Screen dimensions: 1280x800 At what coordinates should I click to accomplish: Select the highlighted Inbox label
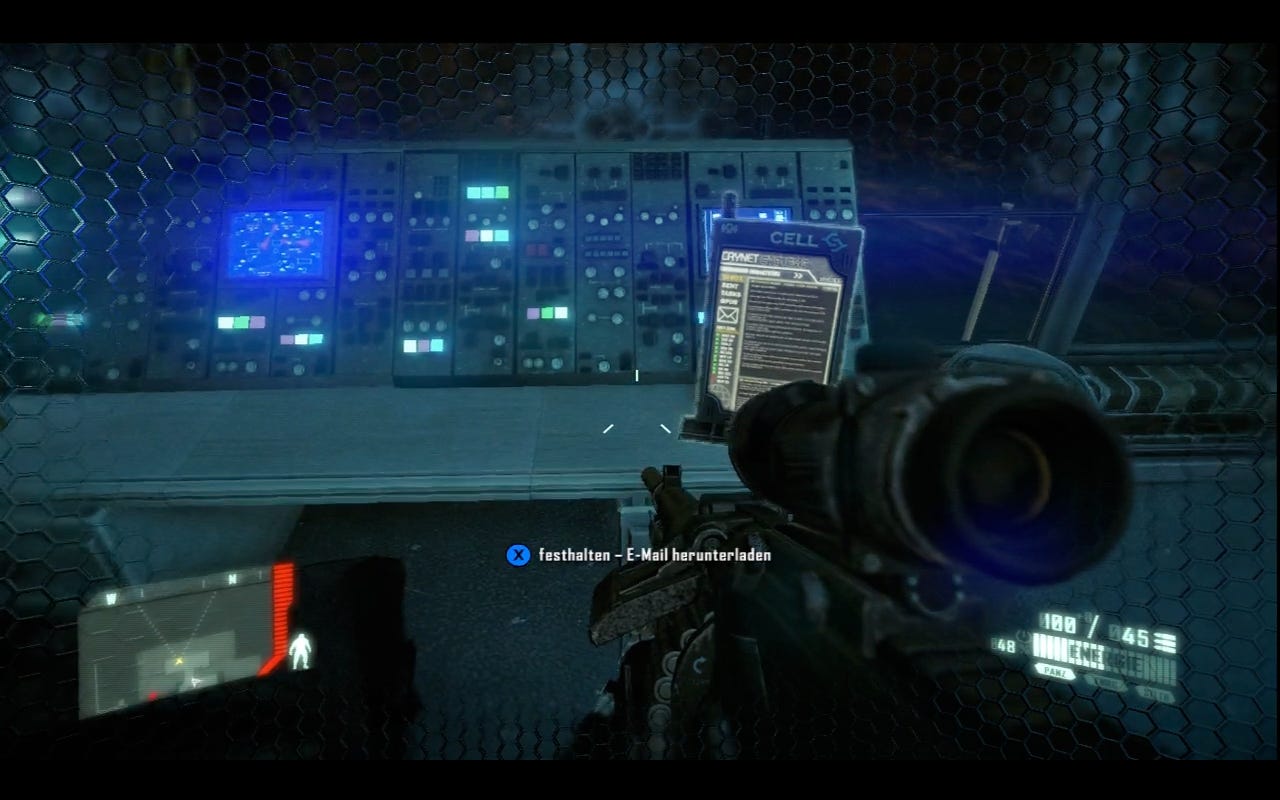[x=732, y=279]
